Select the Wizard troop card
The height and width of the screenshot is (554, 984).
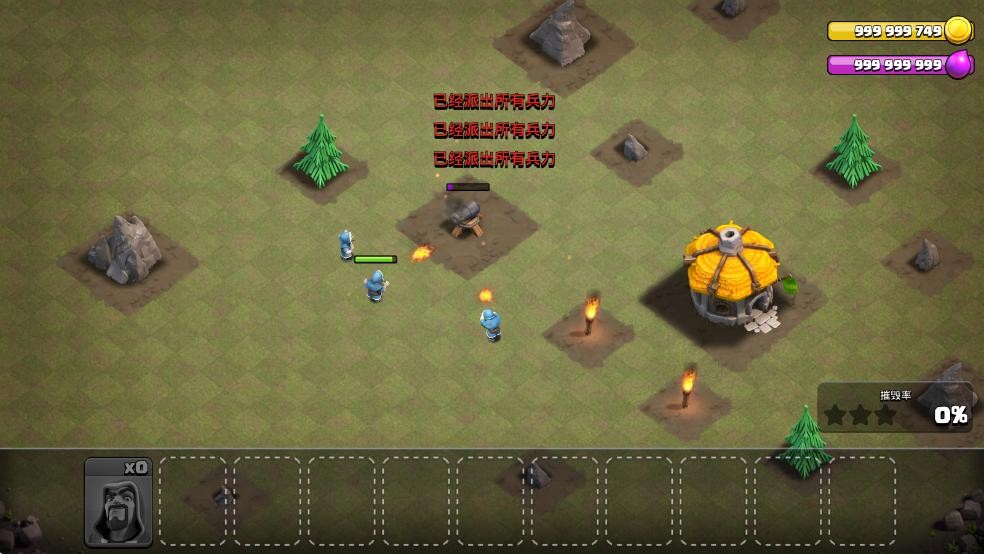(118, 502)
